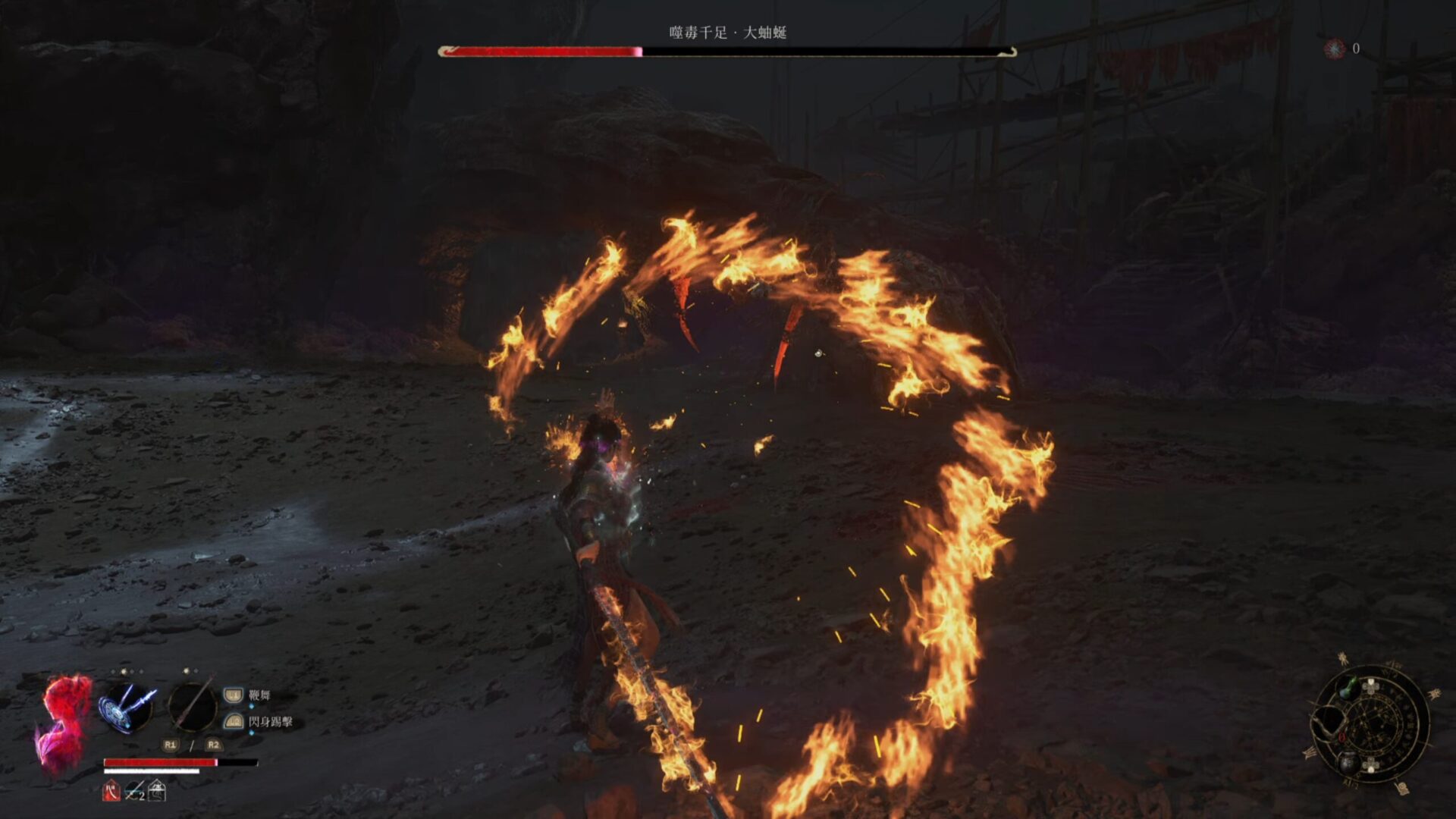The image size is (1456, 819).
Task: Click the red orb currency icon
Action: tap(1333, 49)
